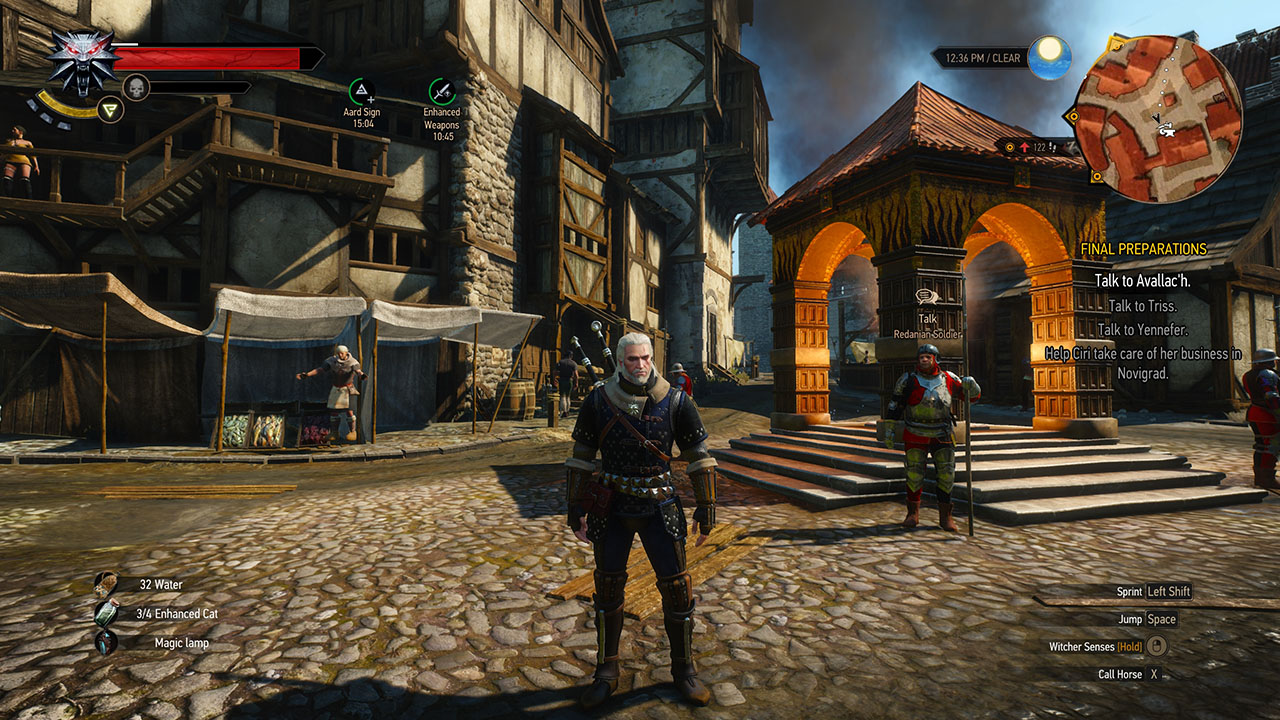Select the Talk to Yennefer objective

(1142, 329)
